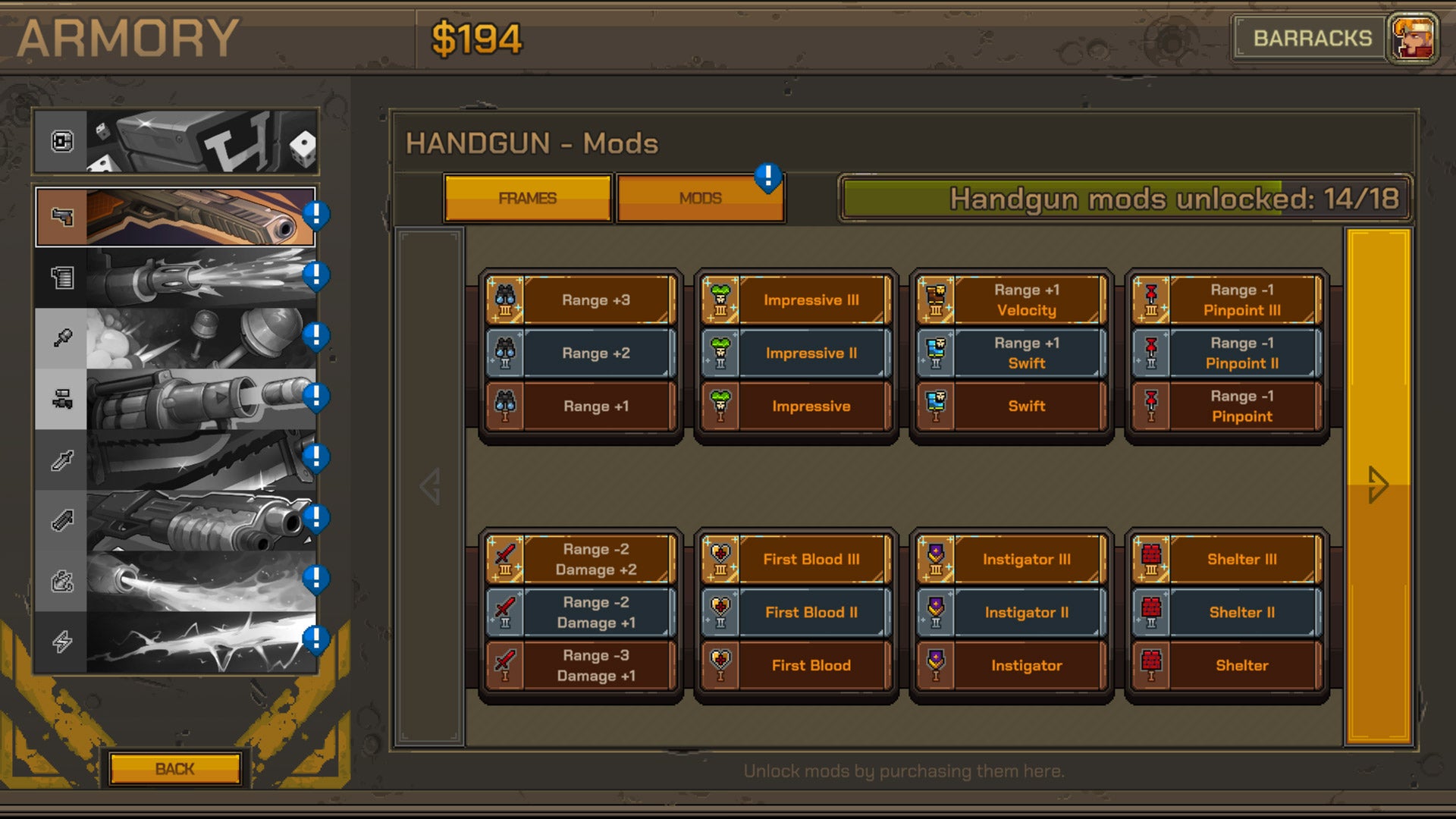Select the Instigator II mod
This screenshot has width=1456, height=819.
(1012, 613)
